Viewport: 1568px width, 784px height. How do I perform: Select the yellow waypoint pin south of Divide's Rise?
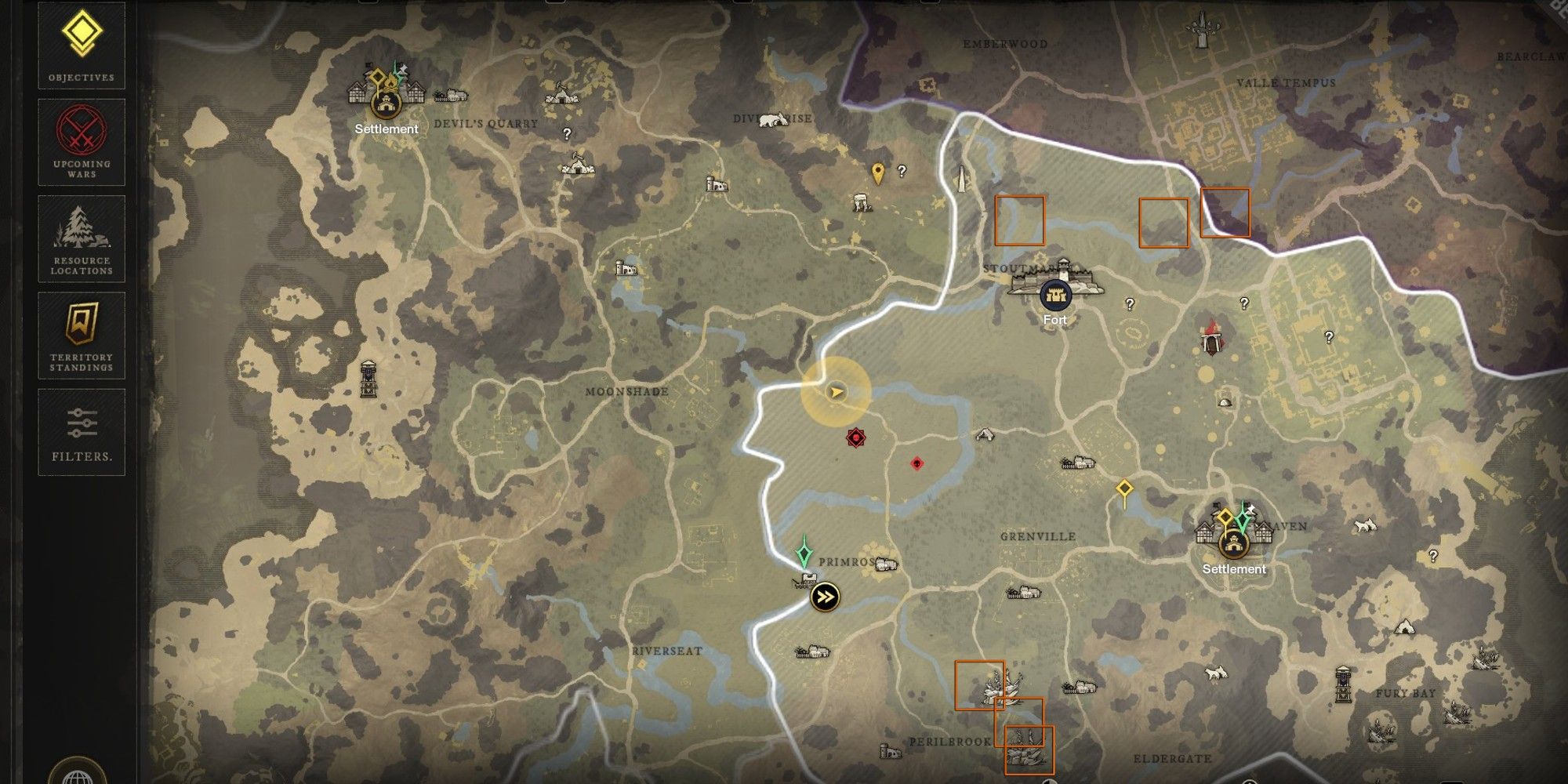[x=878, y=171]
